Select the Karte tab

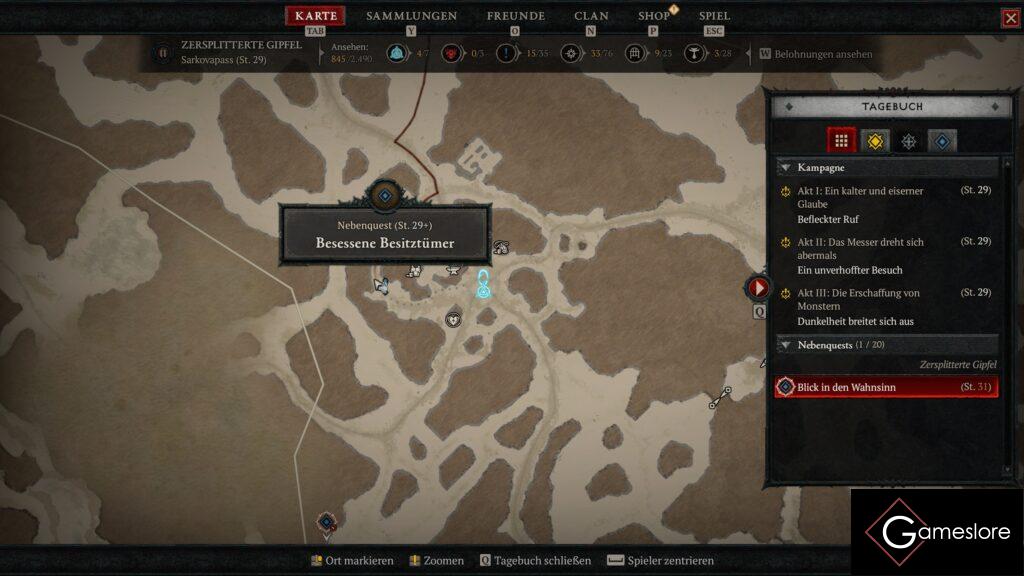(x=316, y=16)
